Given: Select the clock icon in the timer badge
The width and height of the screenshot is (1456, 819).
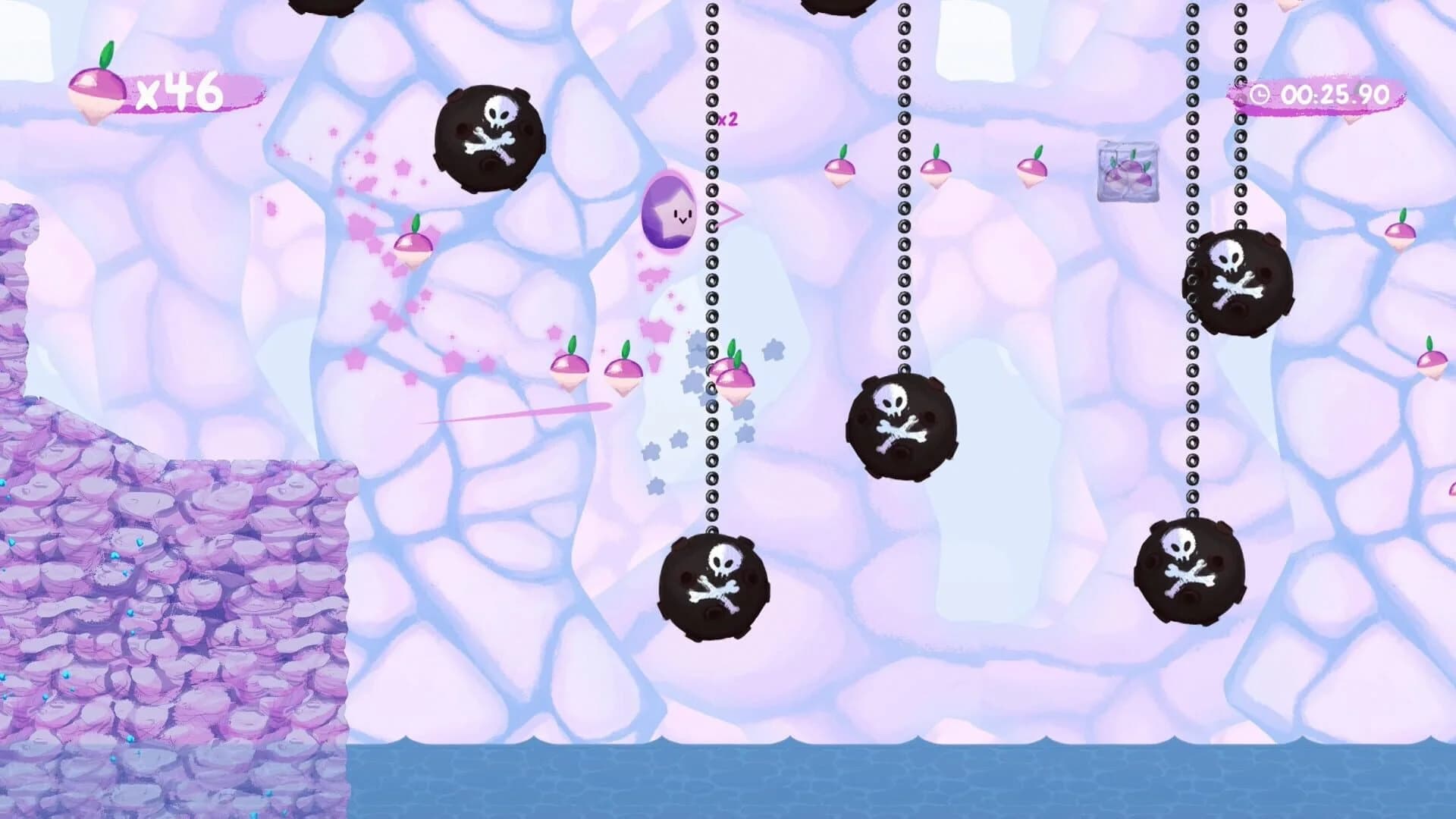Looking at the screenshot, I should [x=1260, y=95].
